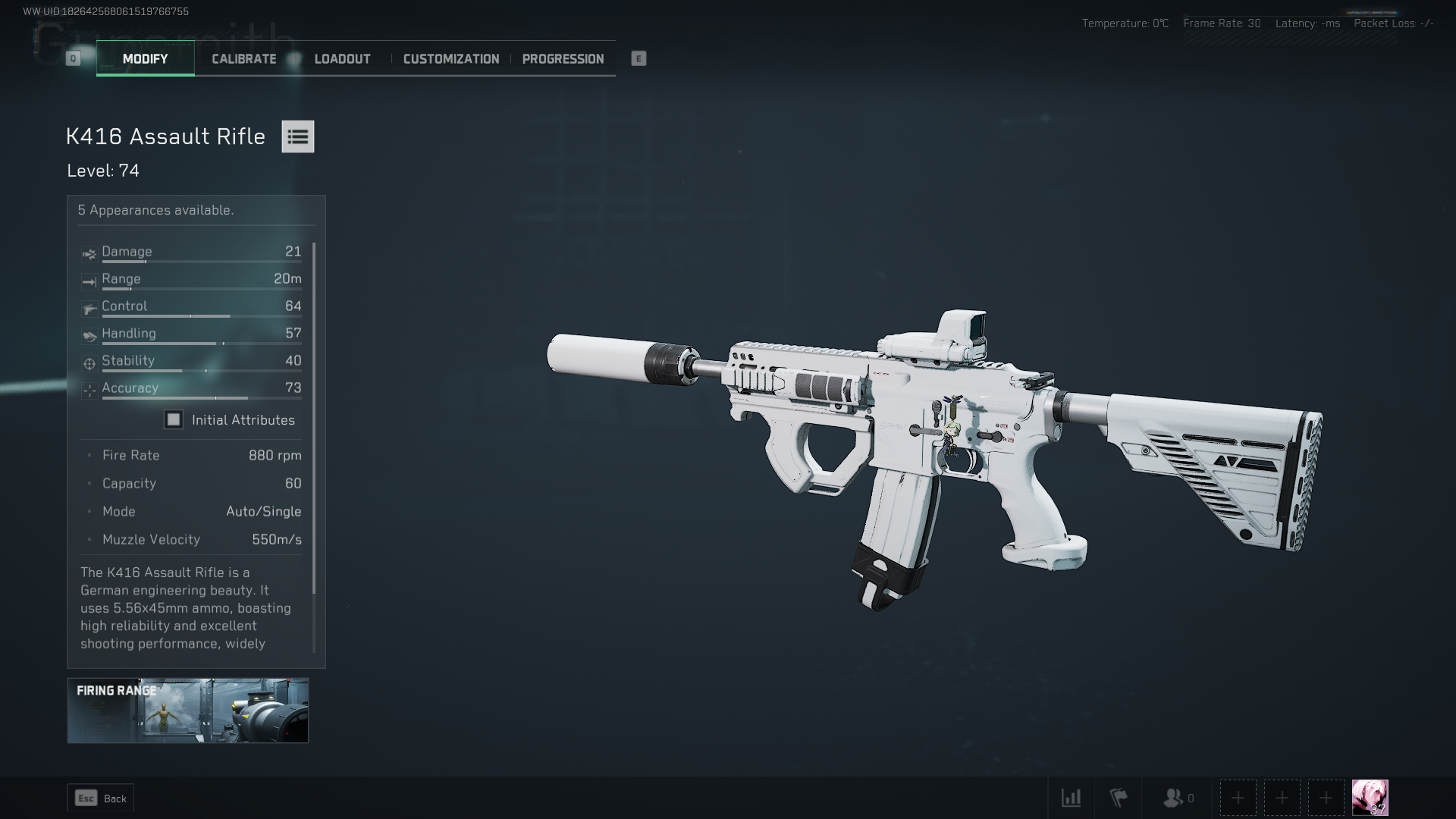Viewport: 1456px width, 819px height.
Task: Select the Damage stat icon
Action: pyautogui.click(x=89, y=253)
